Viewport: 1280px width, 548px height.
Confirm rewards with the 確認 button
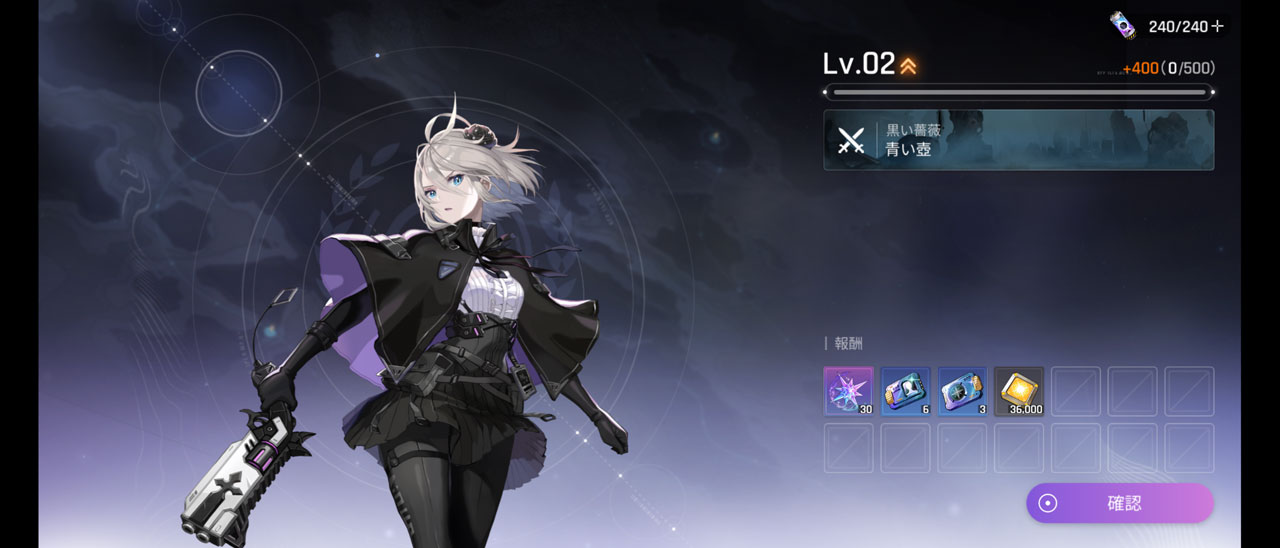(x=1119, y=503)
